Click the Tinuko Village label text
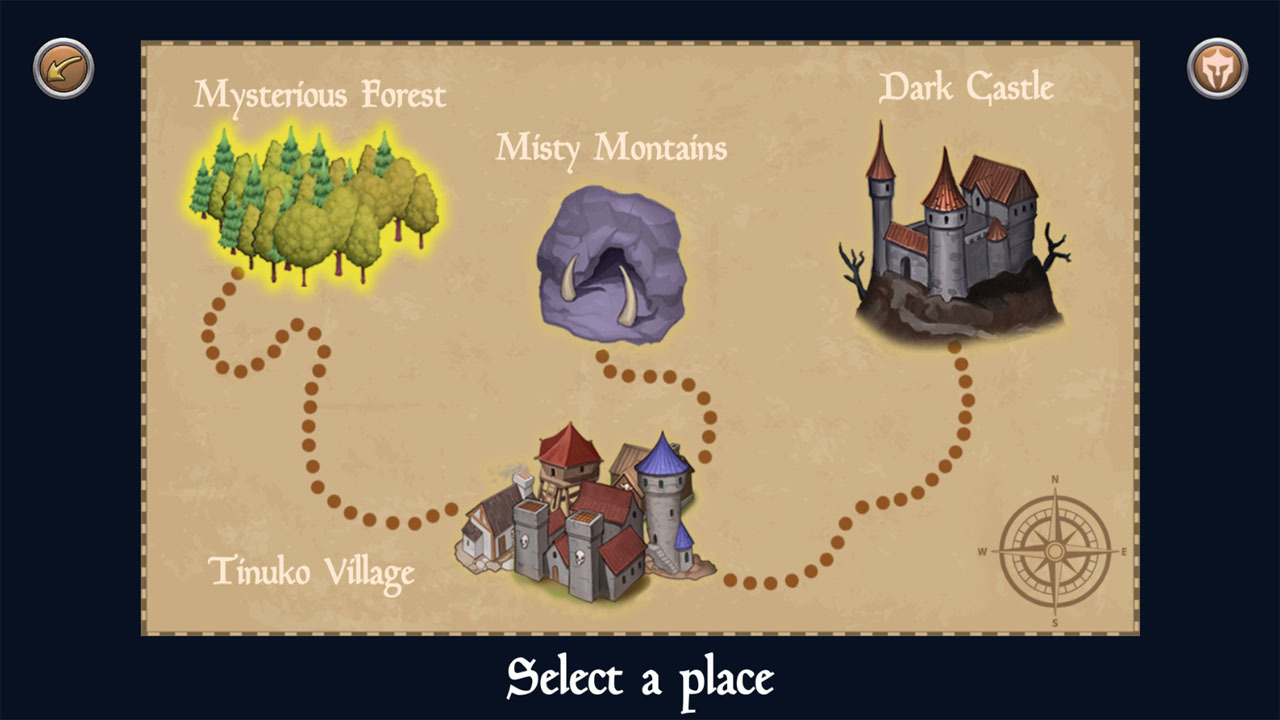 click(311, 573)
